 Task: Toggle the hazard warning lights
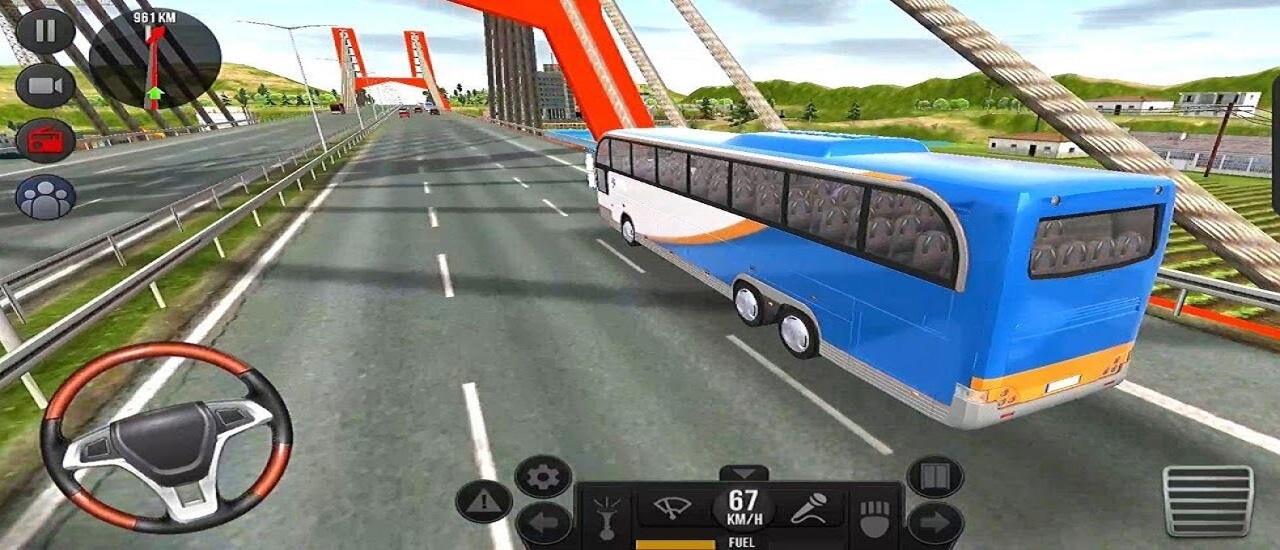(x=484, y=501)
